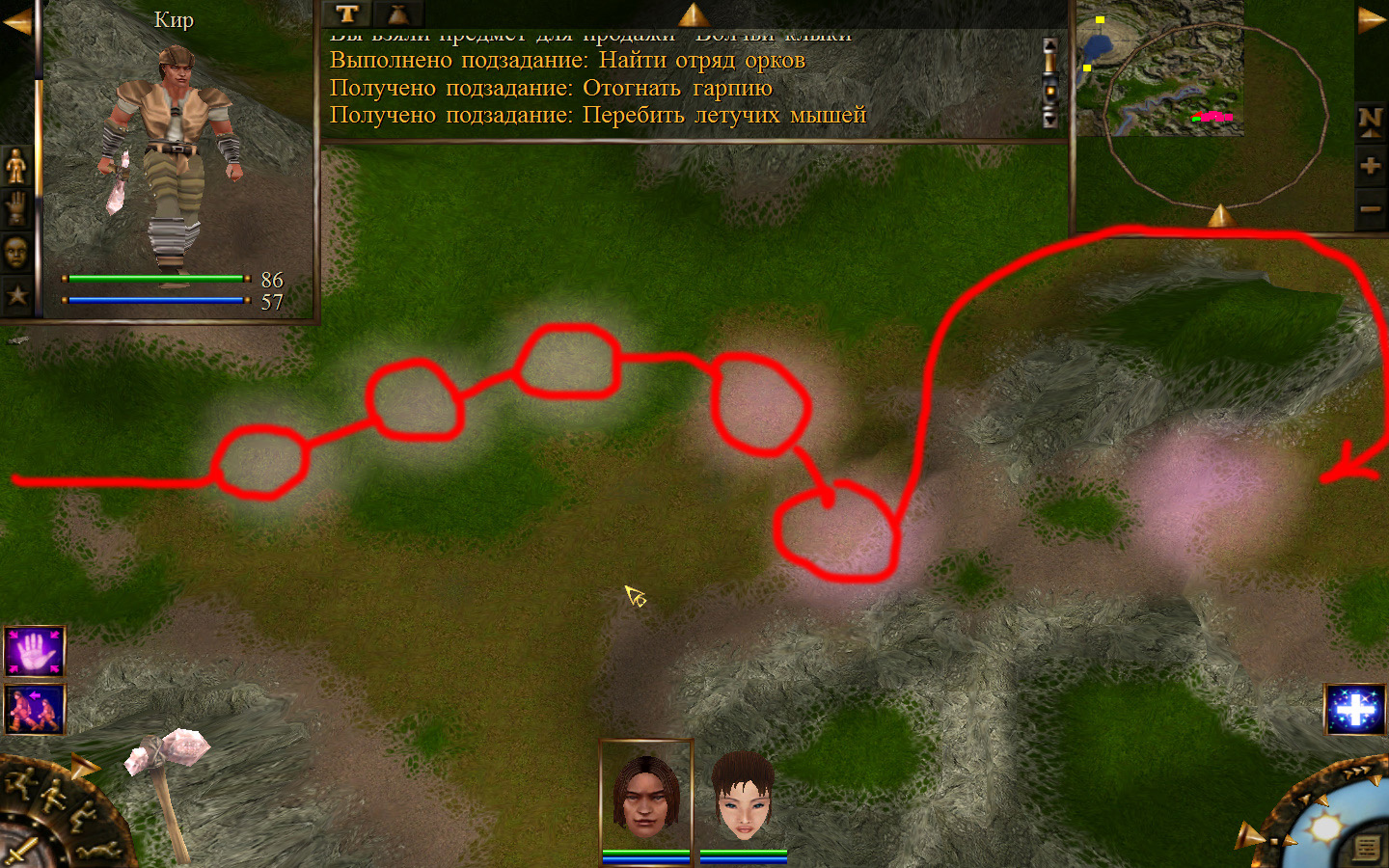
Task: Open the star icon on character panel
Action: click(16, 294)
